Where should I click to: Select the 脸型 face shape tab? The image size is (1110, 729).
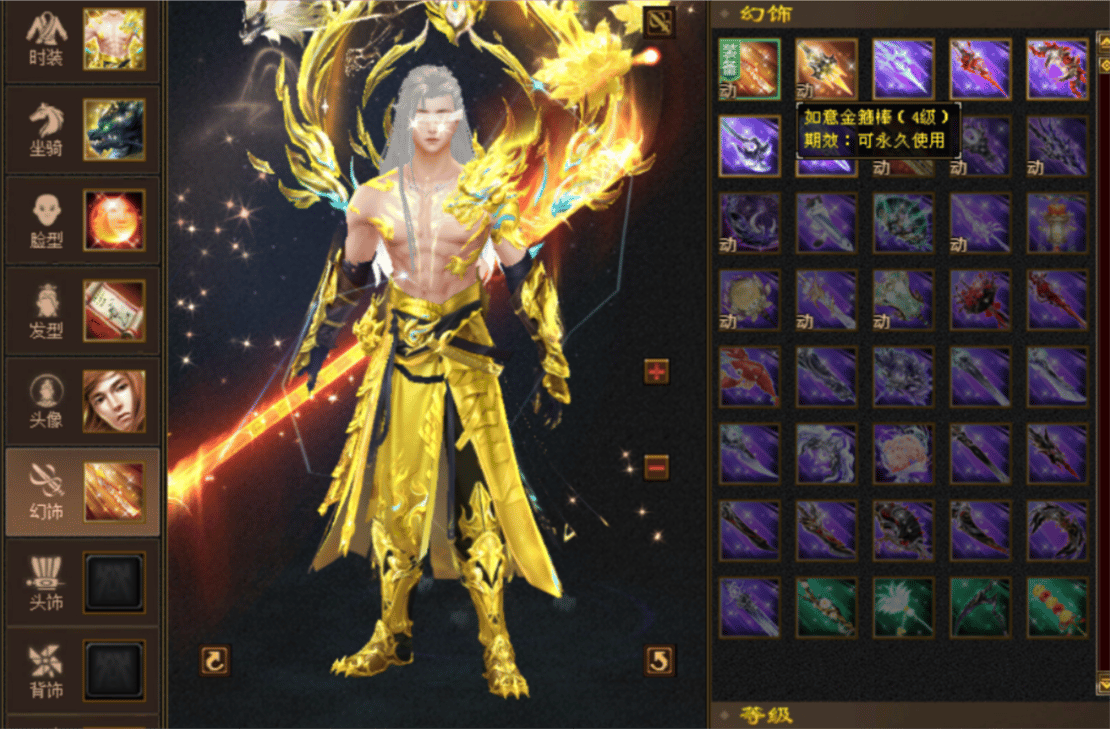(82, 220)
